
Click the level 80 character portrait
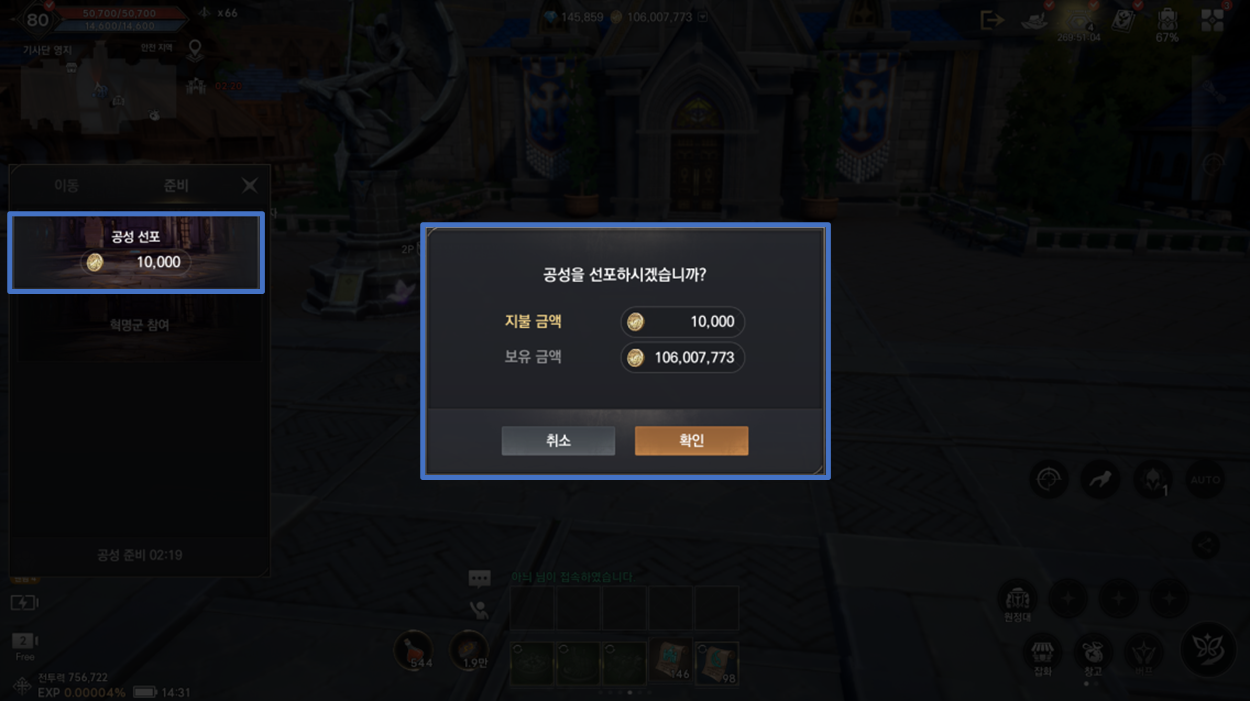click(x=38, y=19)
